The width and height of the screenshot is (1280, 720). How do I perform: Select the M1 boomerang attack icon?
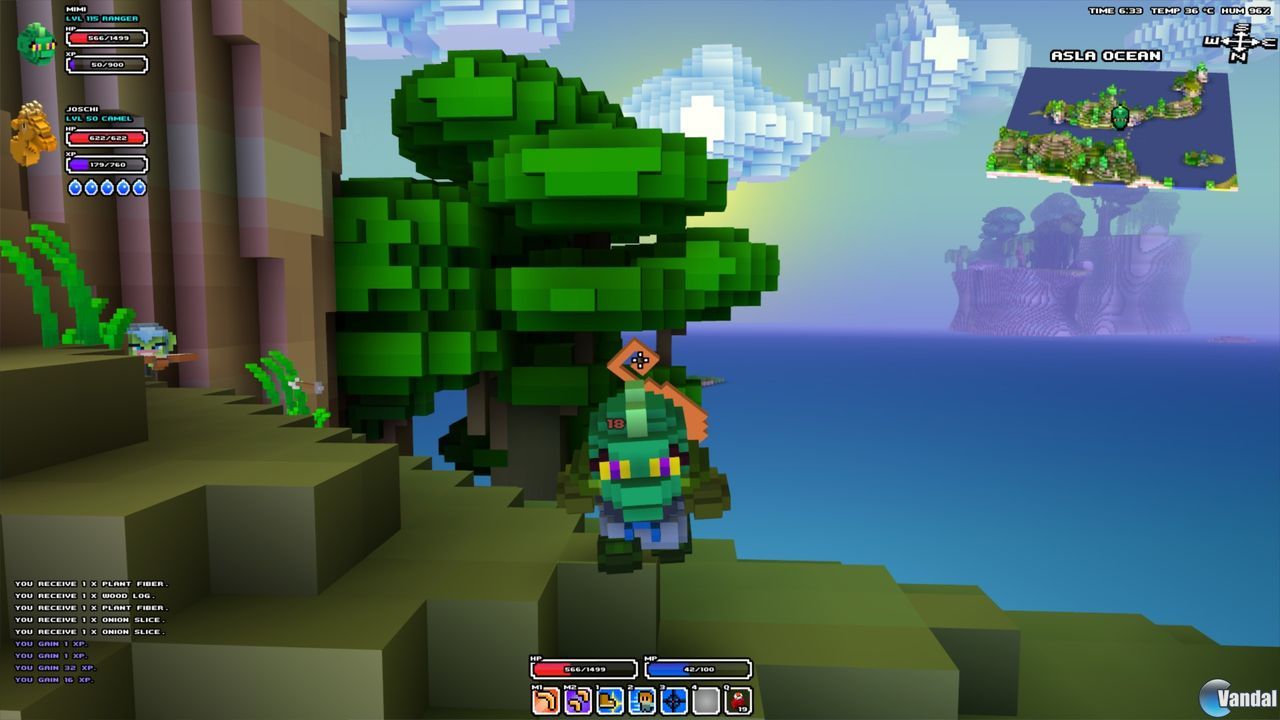click(544, 701)
